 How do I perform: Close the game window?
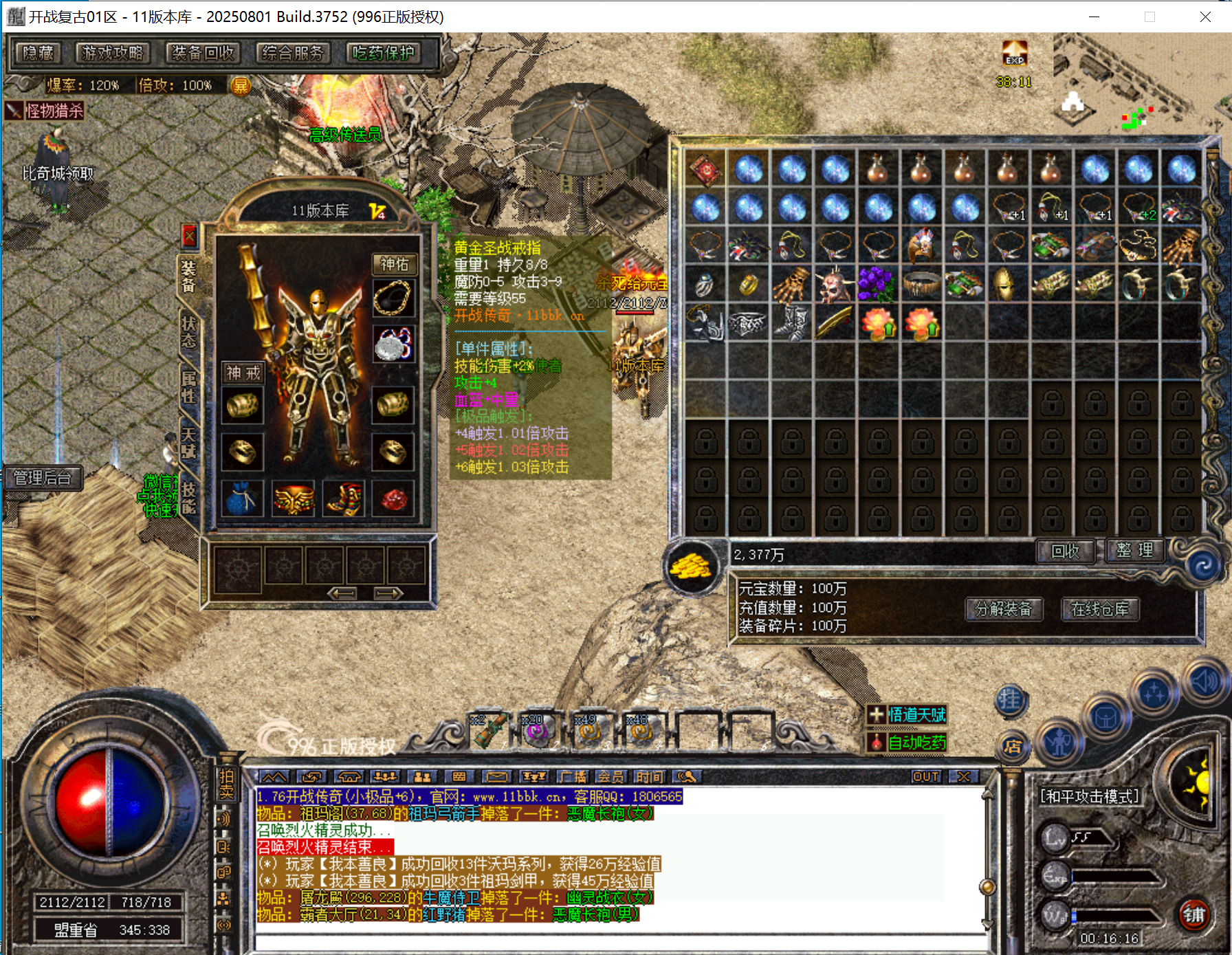1205,17
